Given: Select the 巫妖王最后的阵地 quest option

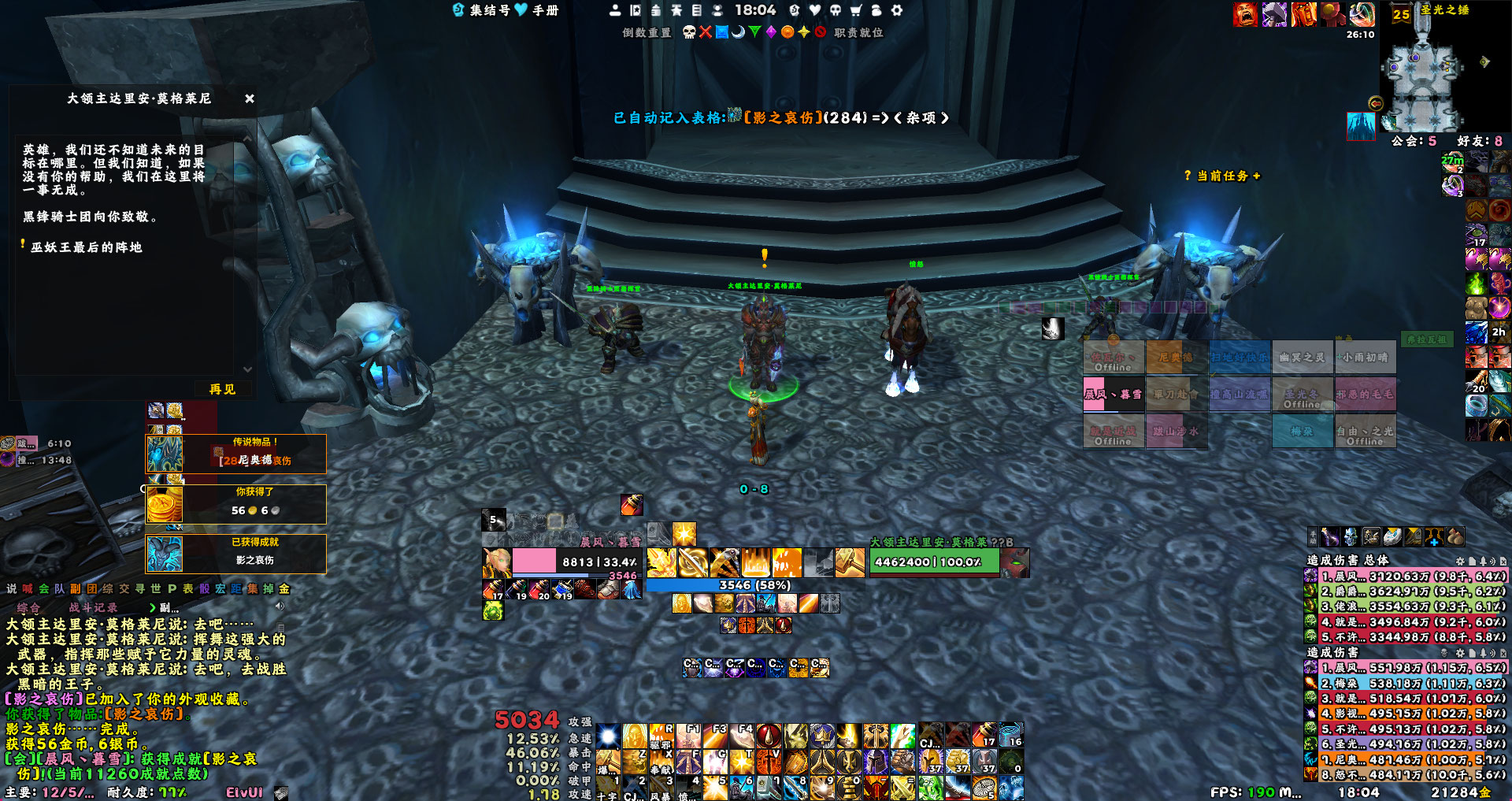Looking at the screenshot, I should (x=87, y=247).
